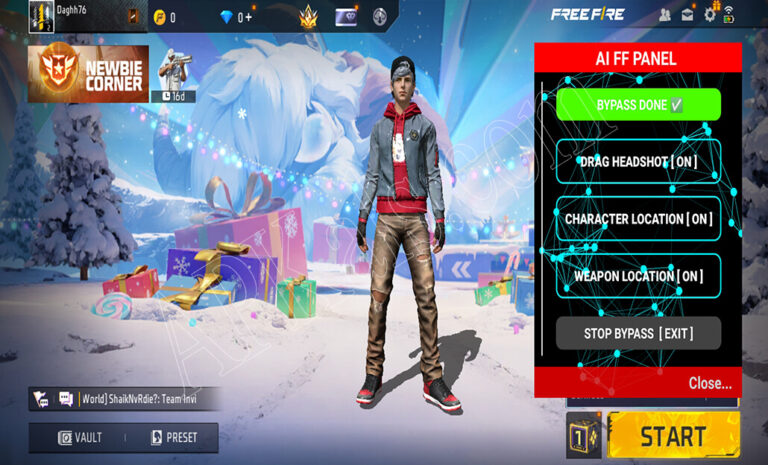Open the mail envelope icon

[x=688, y=14]
